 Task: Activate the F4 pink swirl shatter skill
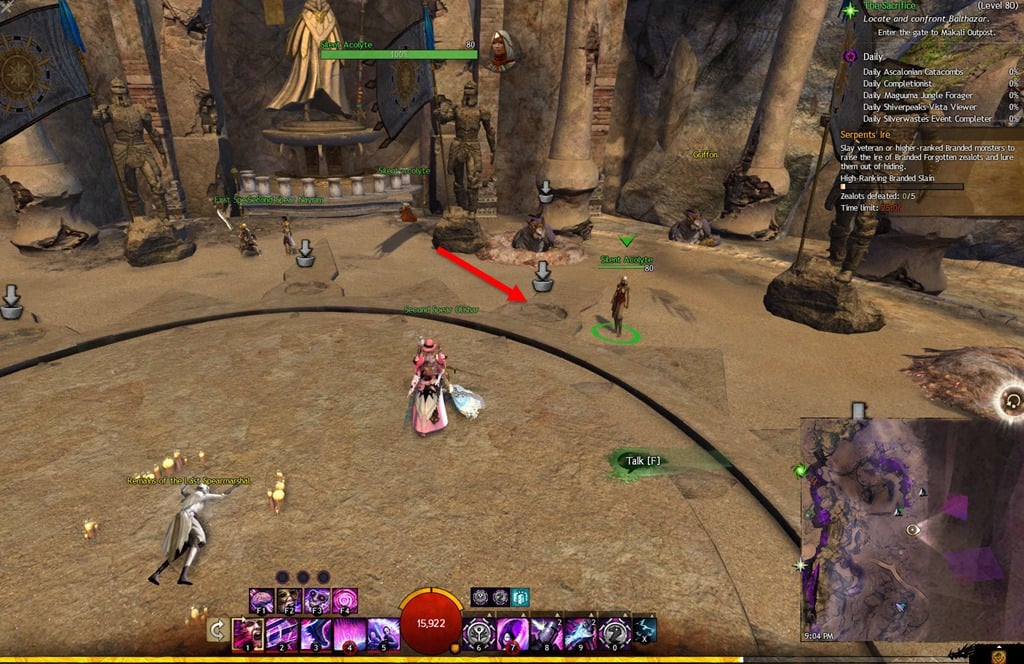point(345,600)
